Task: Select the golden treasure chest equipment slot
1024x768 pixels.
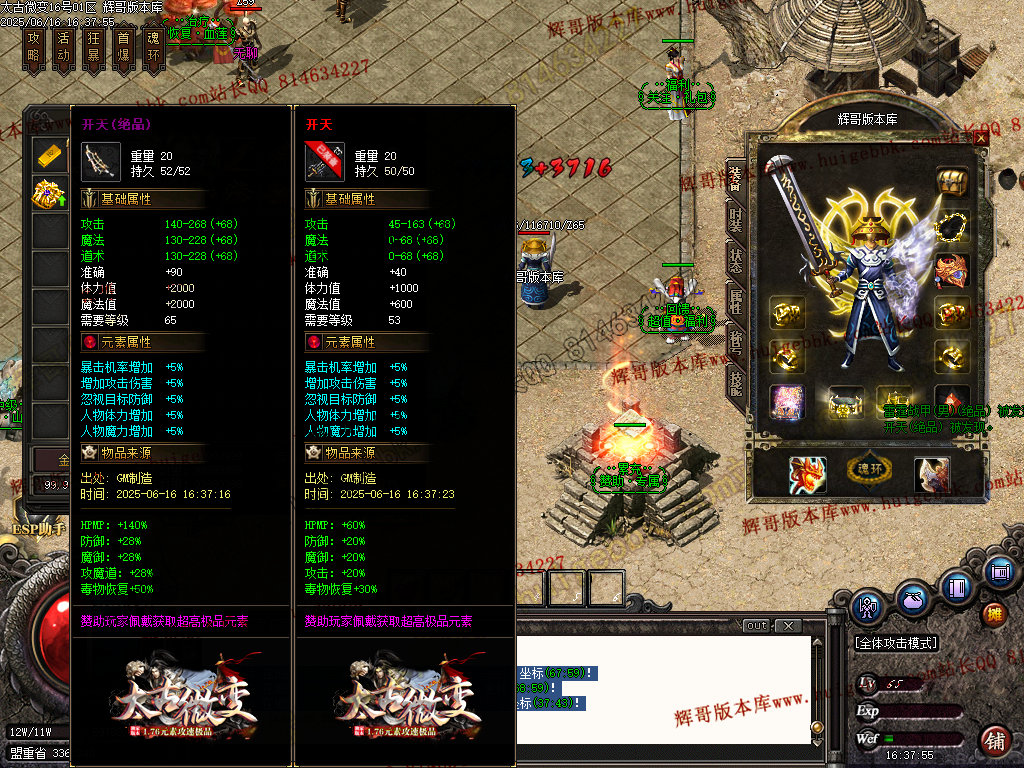Action: click(x=952, y=181)
